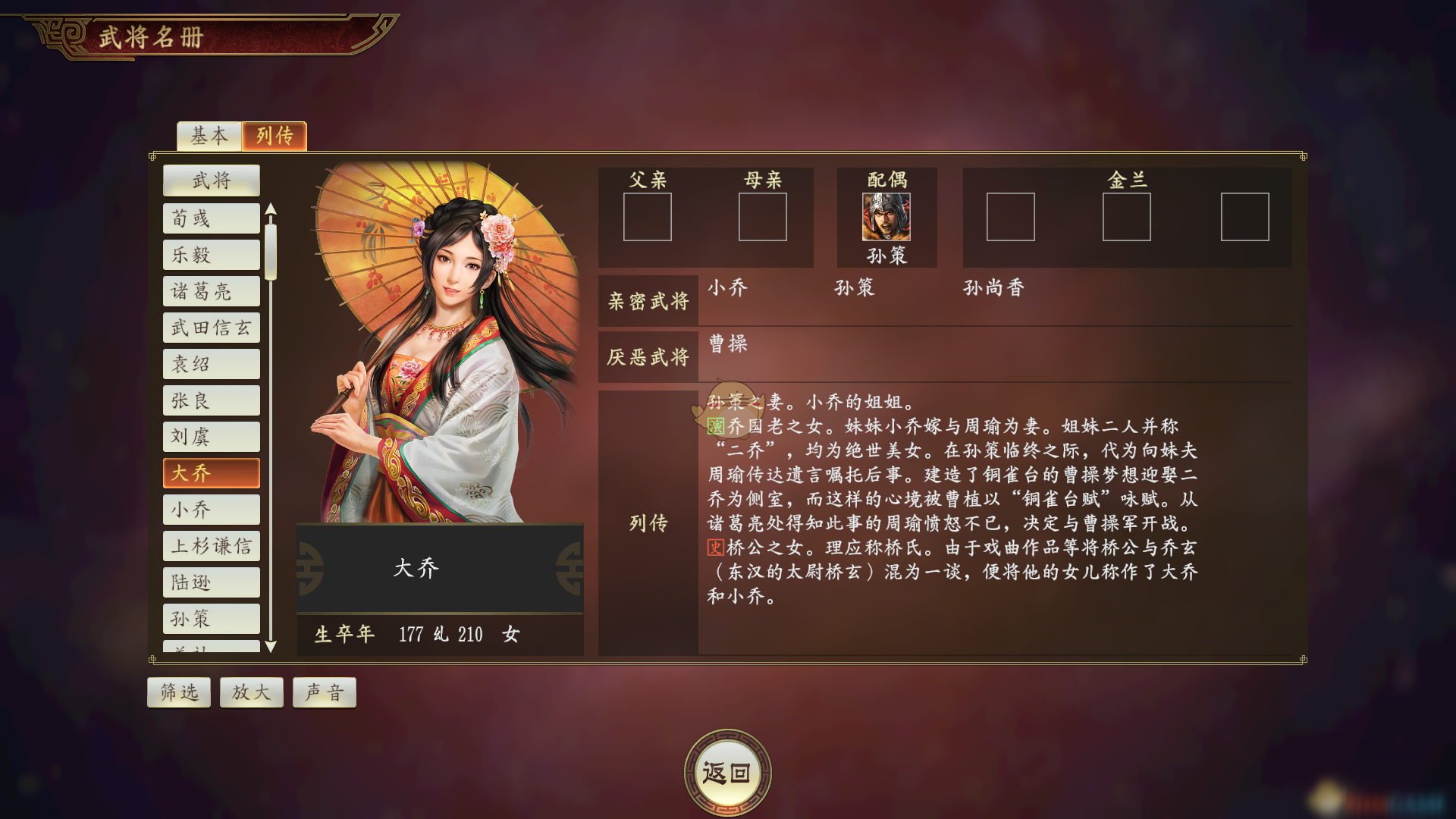Click the 武将 column header
This screenshot has height=819, width=1456.
(211, 180)
